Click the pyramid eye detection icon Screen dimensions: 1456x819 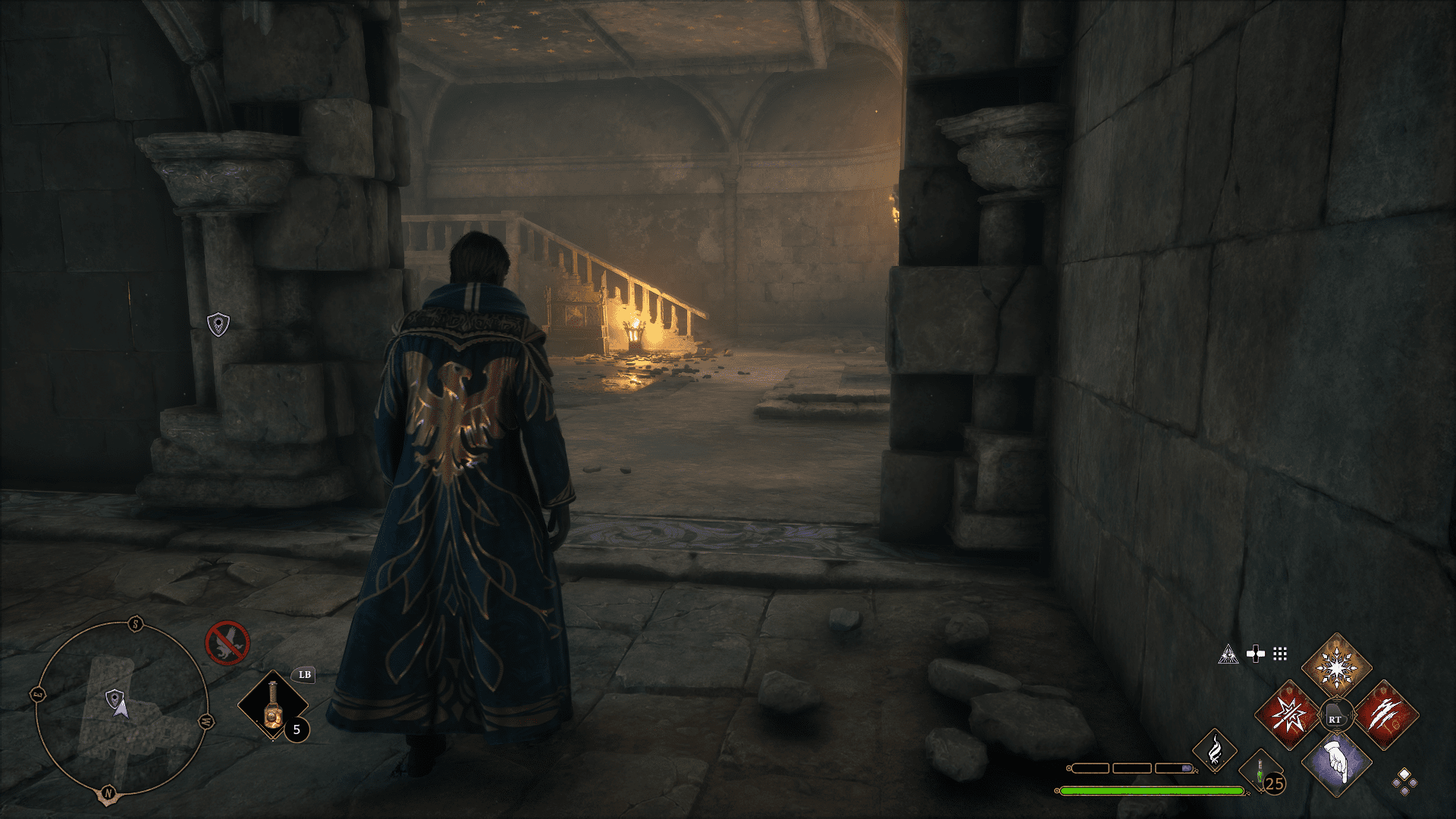(1228, 654)
